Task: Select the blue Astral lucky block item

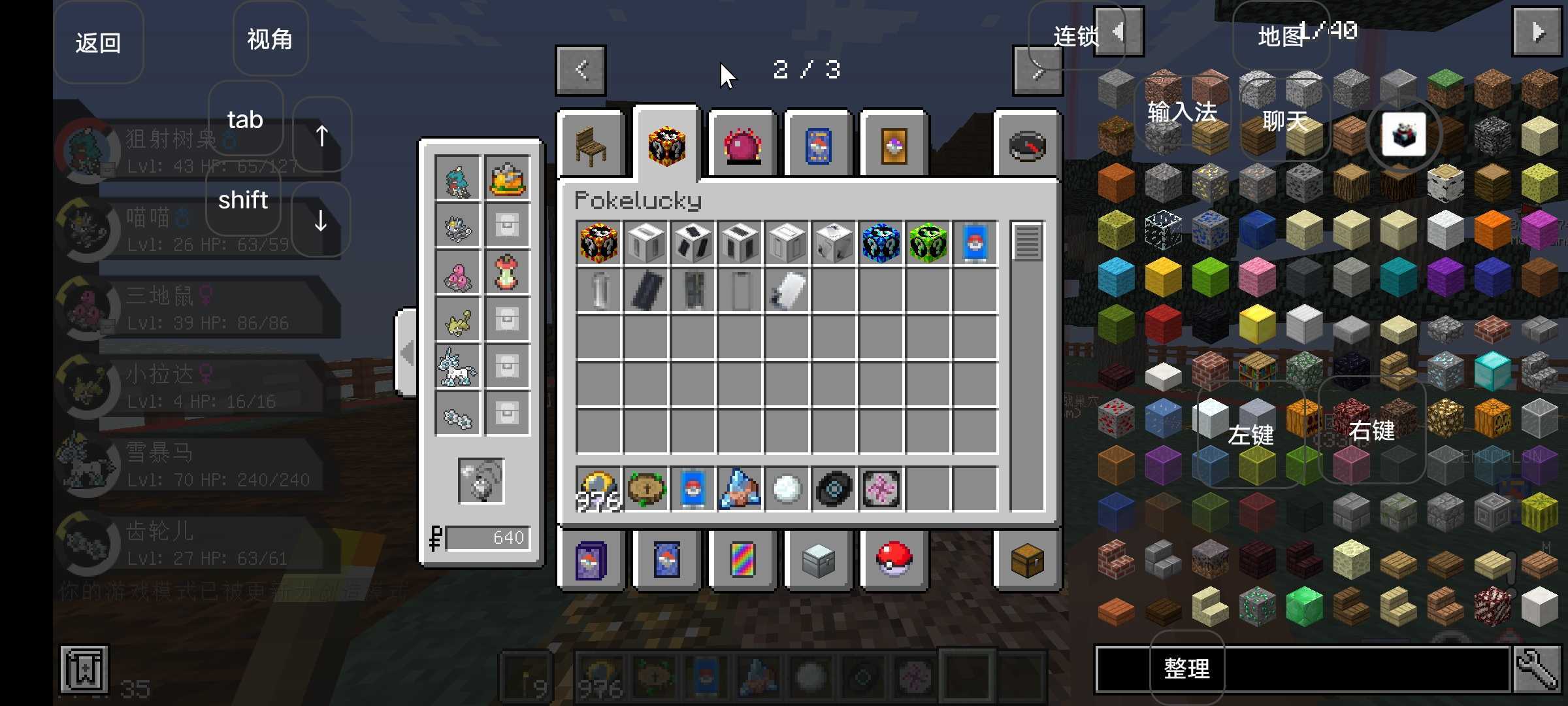Action: pyautogui.click(x=880, y=243)
